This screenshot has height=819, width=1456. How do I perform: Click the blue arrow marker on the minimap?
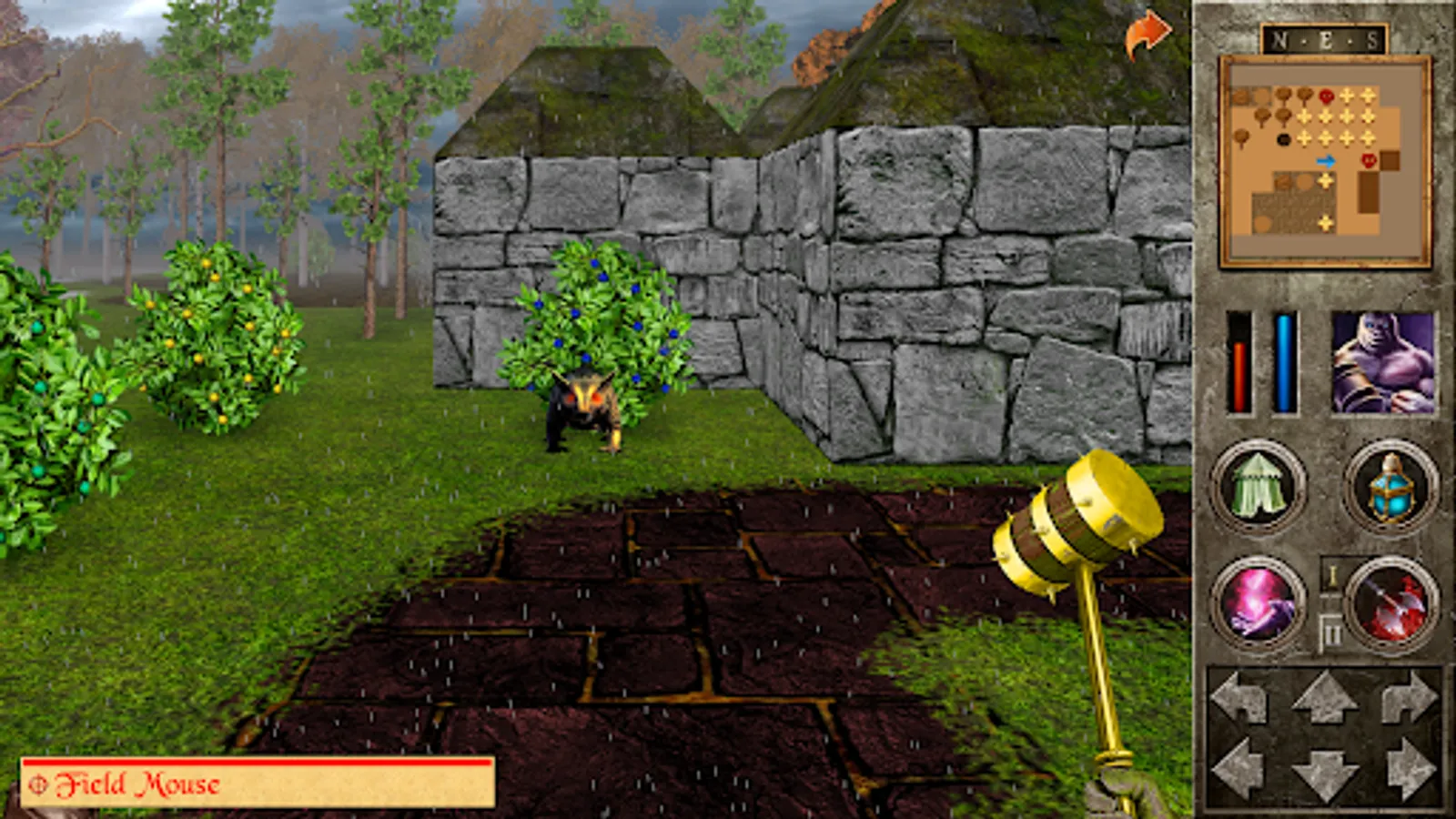click(1324, 162)
